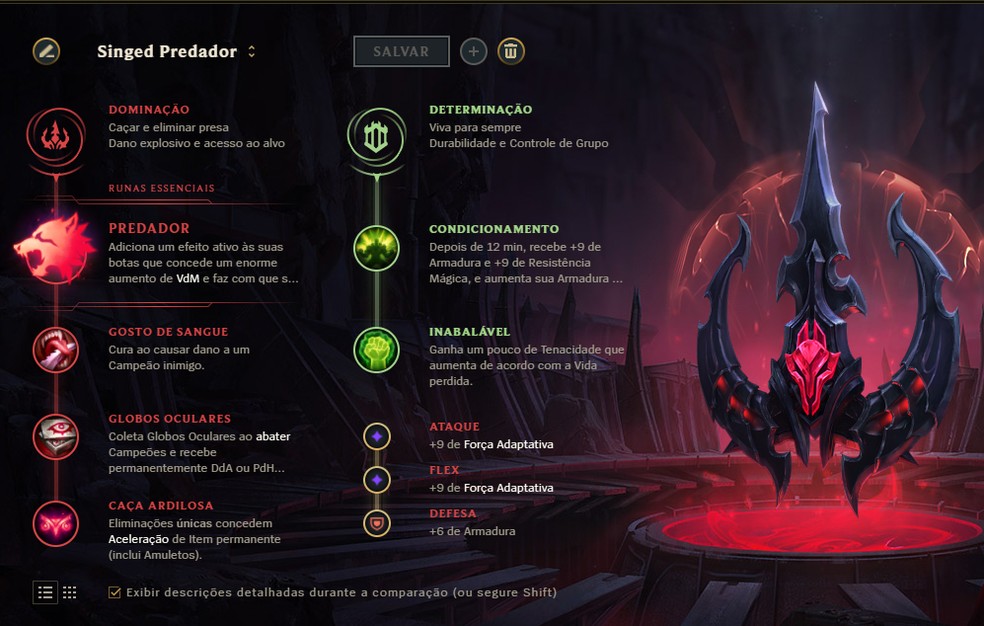This screenshot has height=626, width=984.
Task: Choose the Predador keystone rune
Action: 55,248
